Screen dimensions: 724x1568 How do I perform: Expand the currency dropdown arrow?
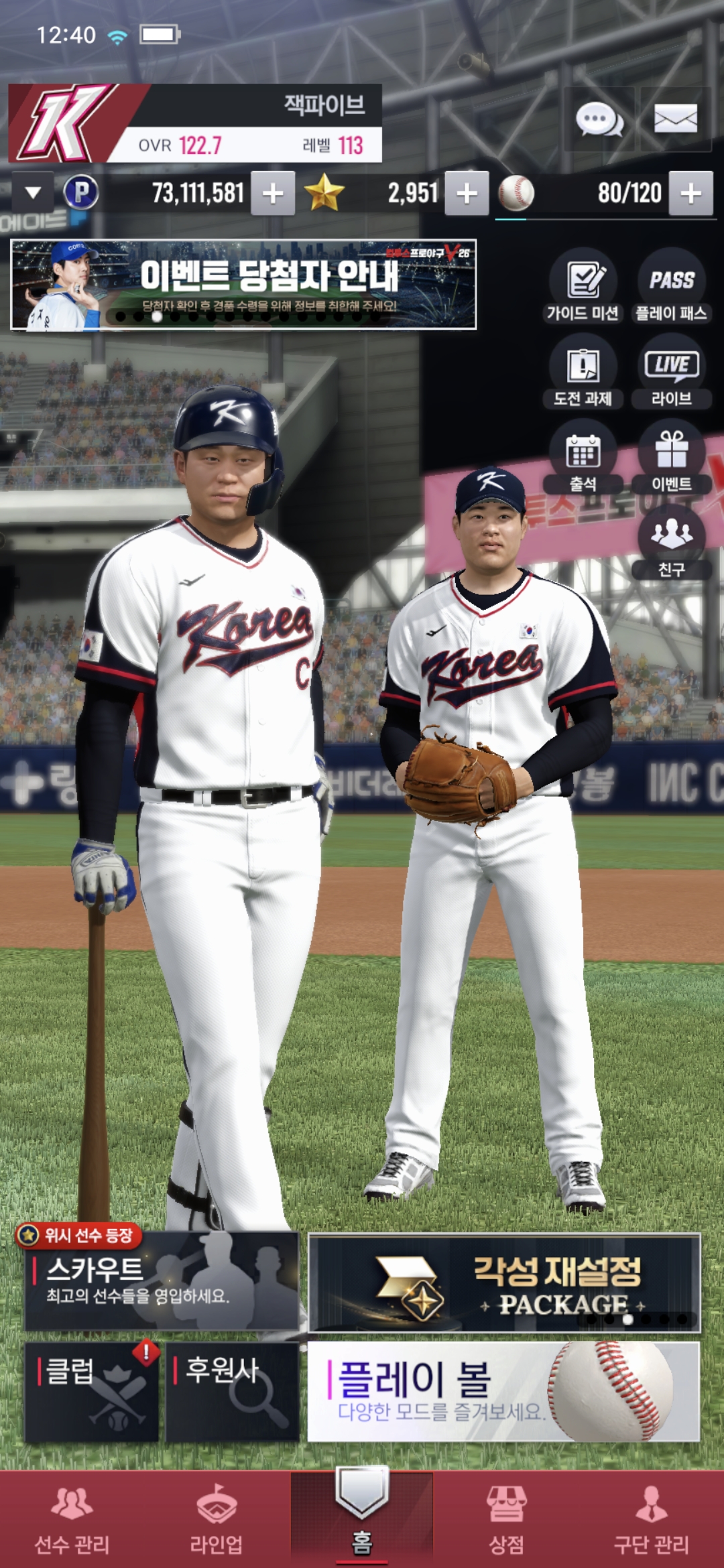[33, 193]
